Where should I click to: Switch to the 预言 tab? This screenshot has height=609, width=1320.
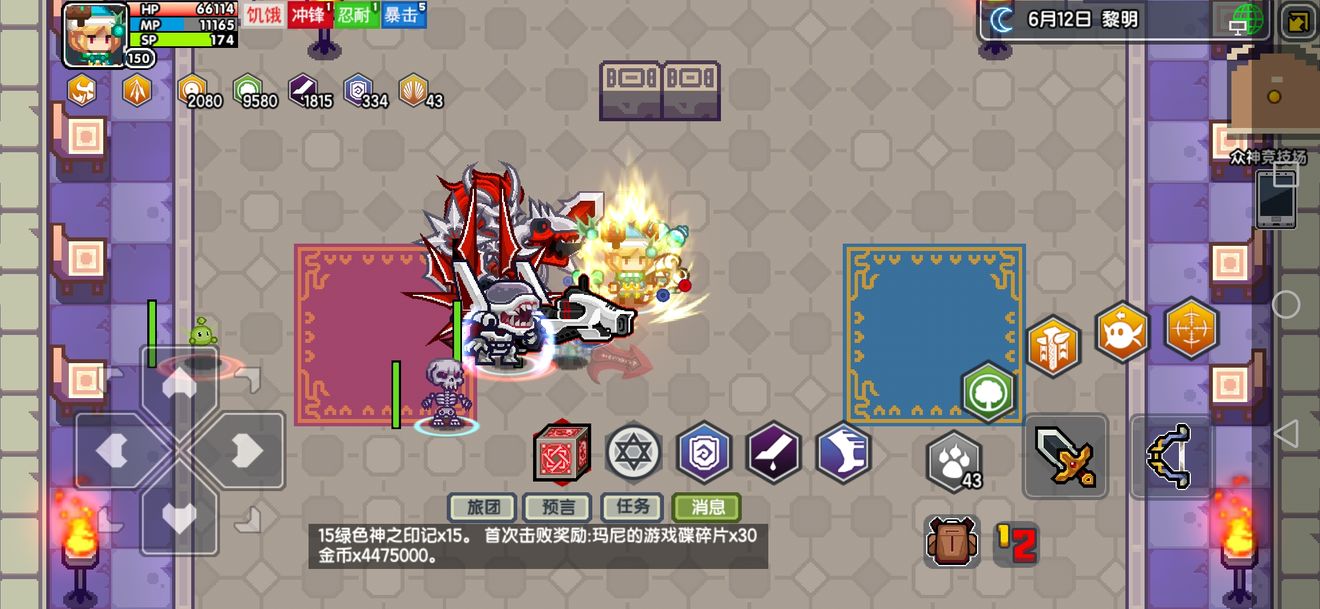557,507
